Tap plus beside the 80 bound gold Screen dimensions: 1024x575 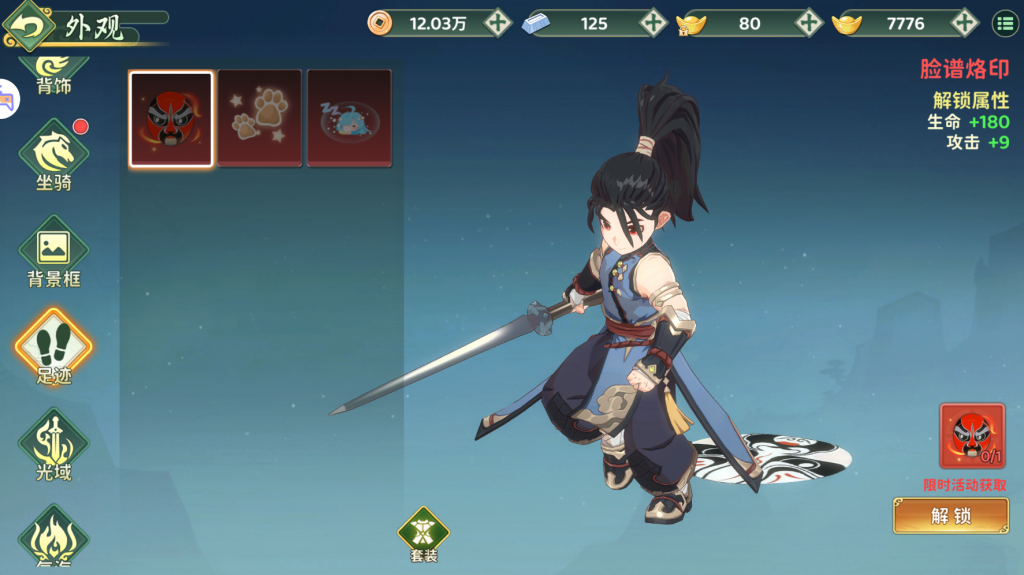coord(808,23)
